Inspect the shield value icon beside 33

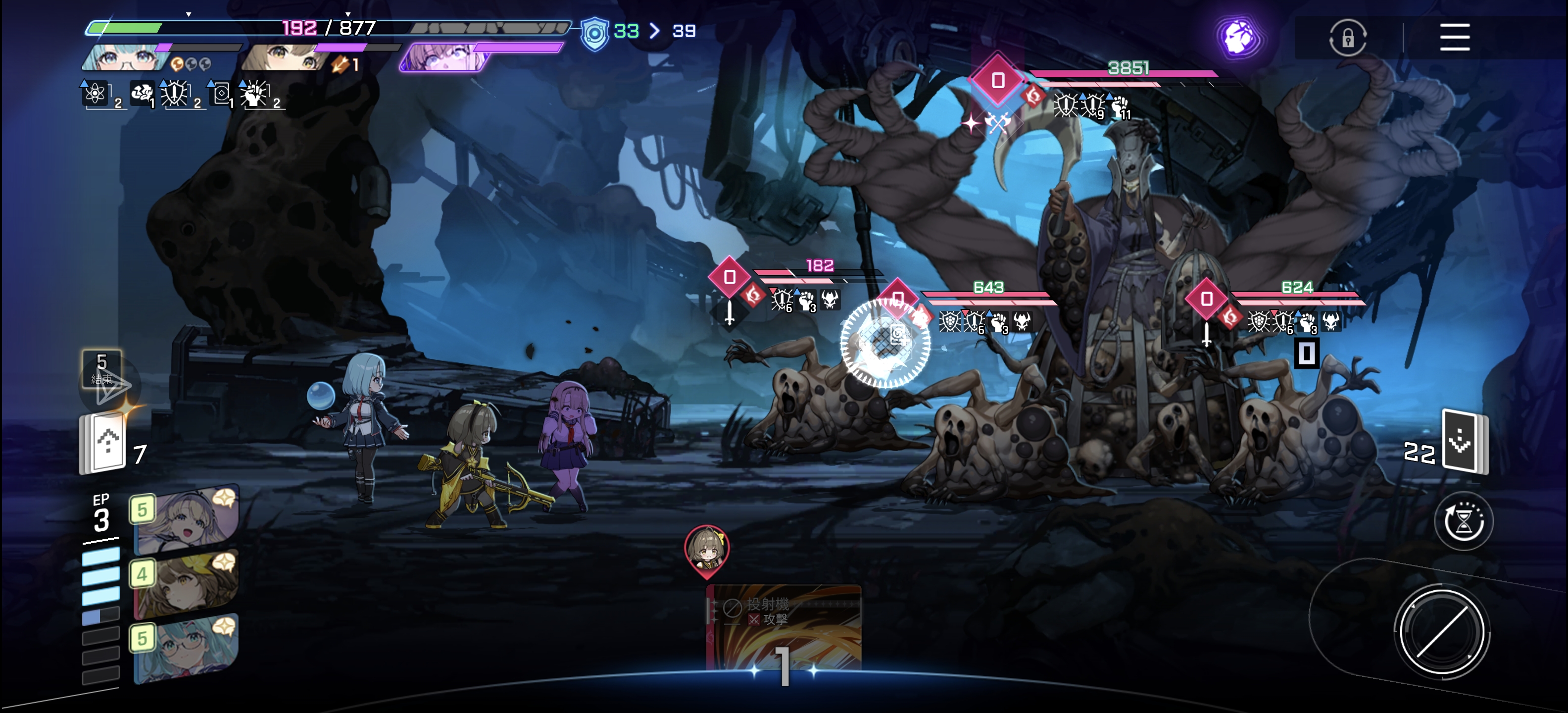click(x=594, y=33)
